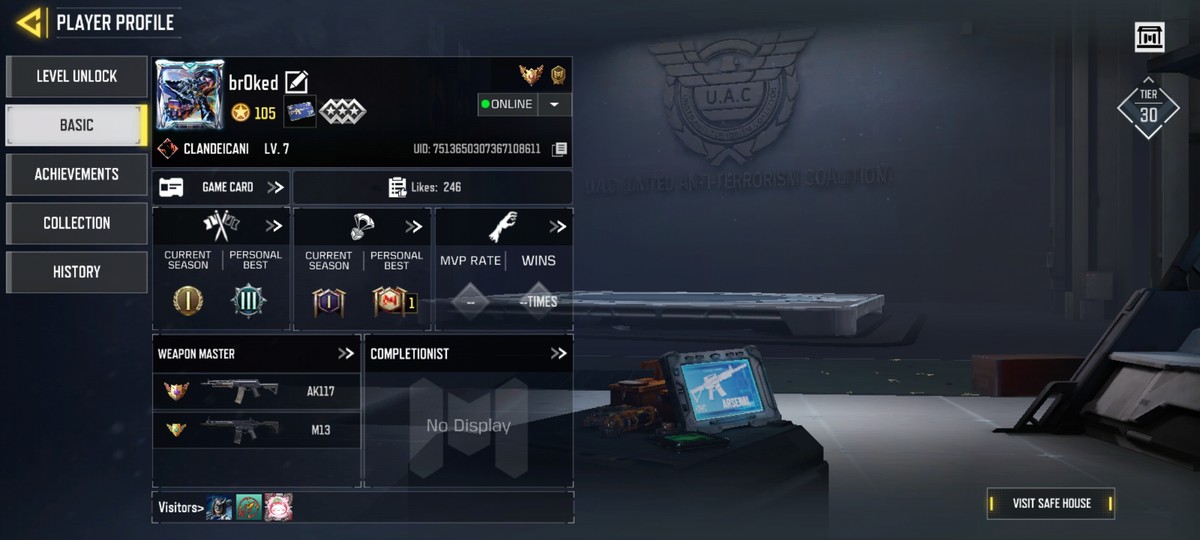1200x540 pixels.
Task: Visit the Safe House
Action: [1050, 503]
